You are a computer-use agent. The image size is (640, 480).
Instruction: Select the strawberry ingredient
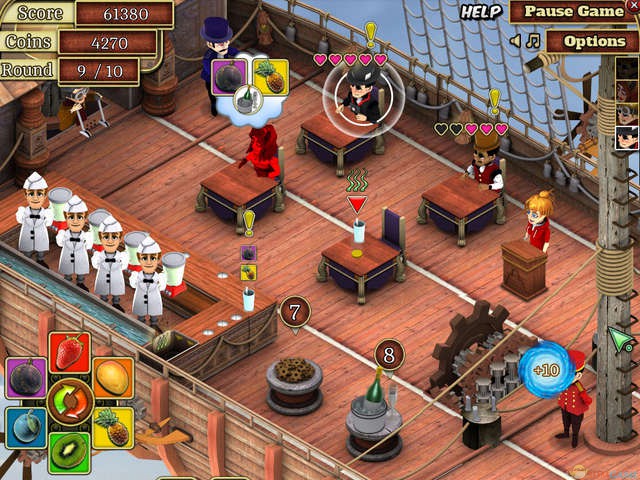pos(69,353)
